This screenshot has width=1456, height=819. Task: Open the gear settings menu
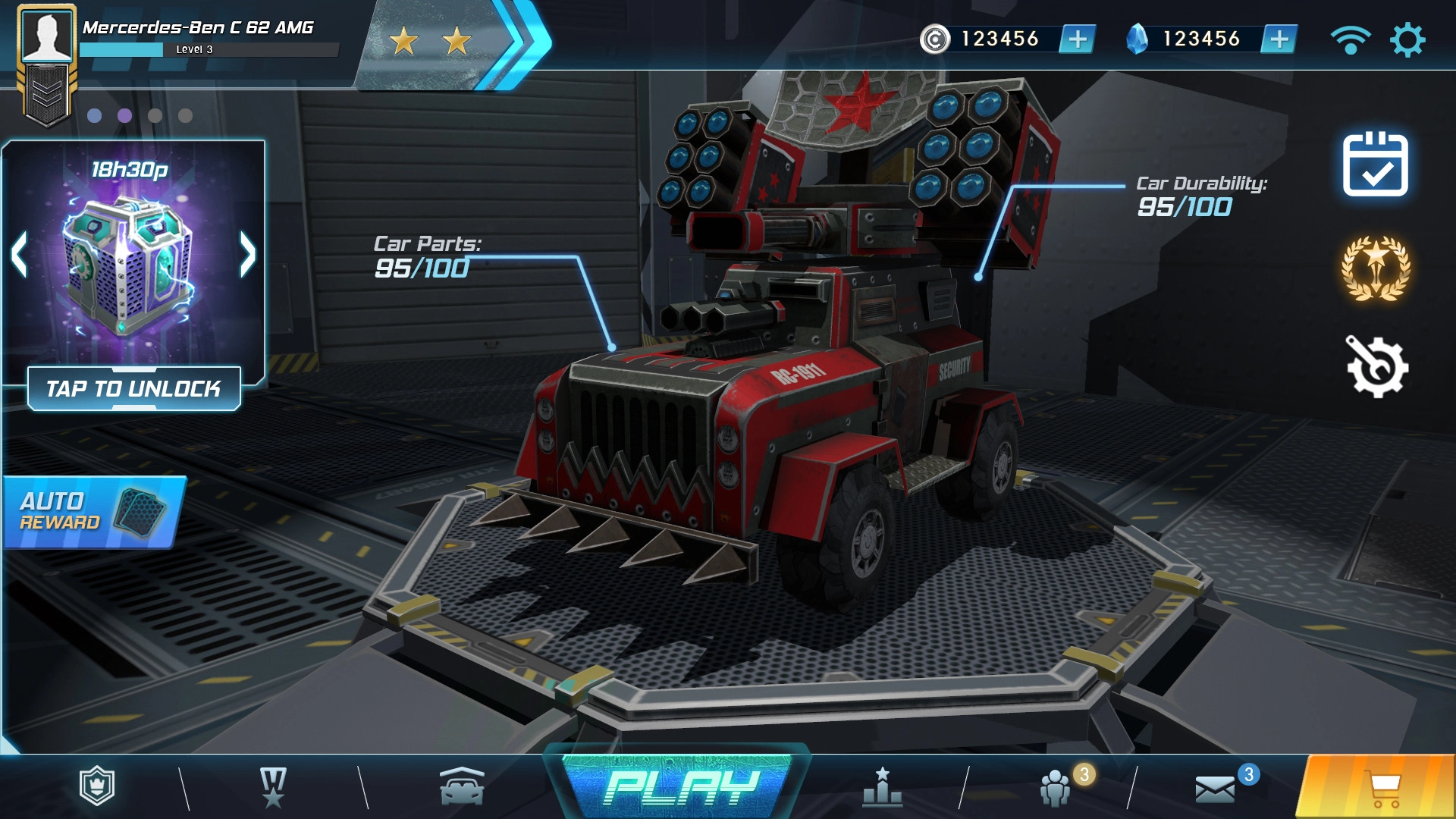click(1407, 39)
